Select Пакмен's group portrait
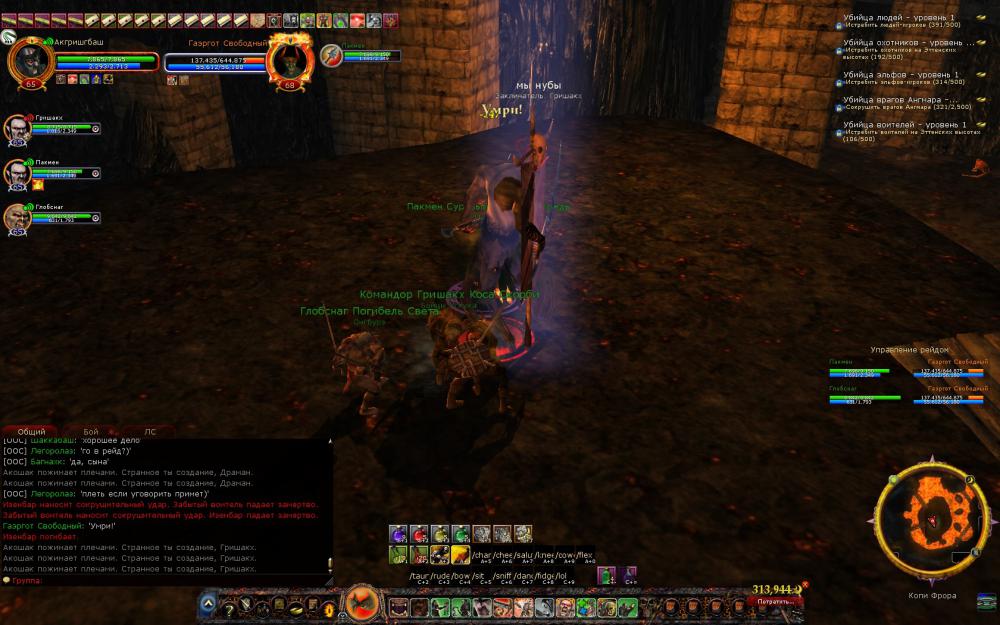 [18, 173]
